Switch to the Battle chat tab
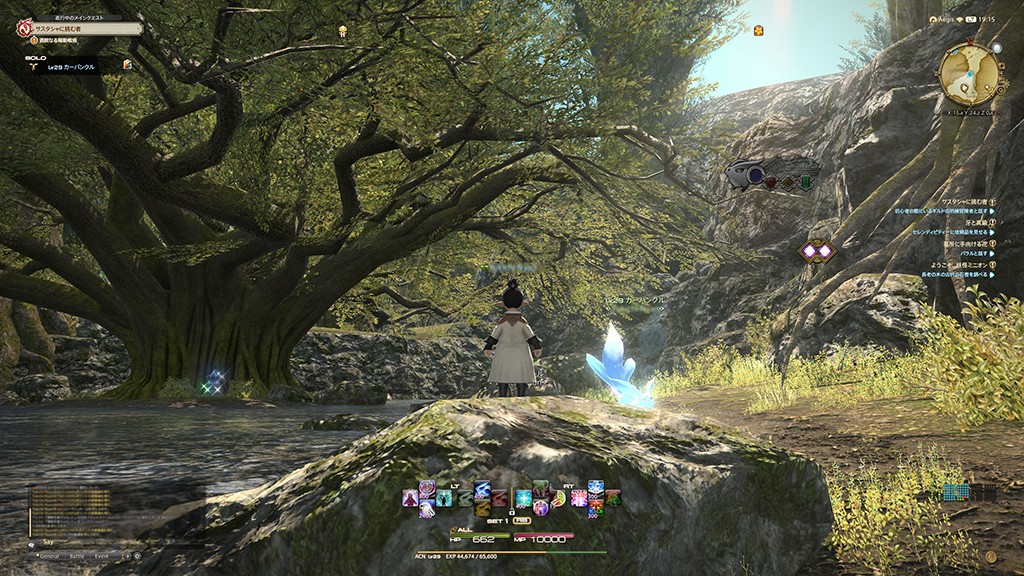 [77, 556]
